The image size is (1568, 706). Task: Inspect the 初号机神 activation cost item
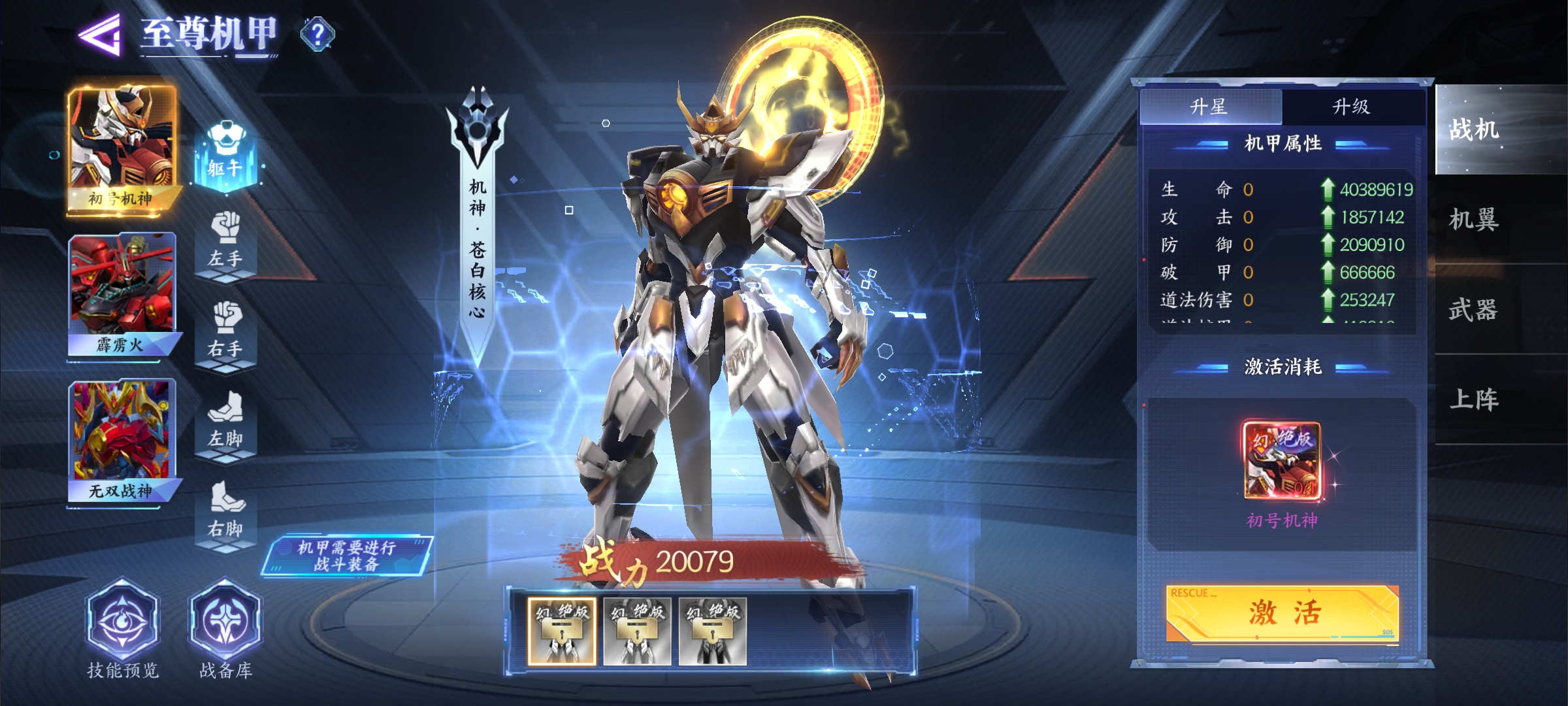(1282, 461)
